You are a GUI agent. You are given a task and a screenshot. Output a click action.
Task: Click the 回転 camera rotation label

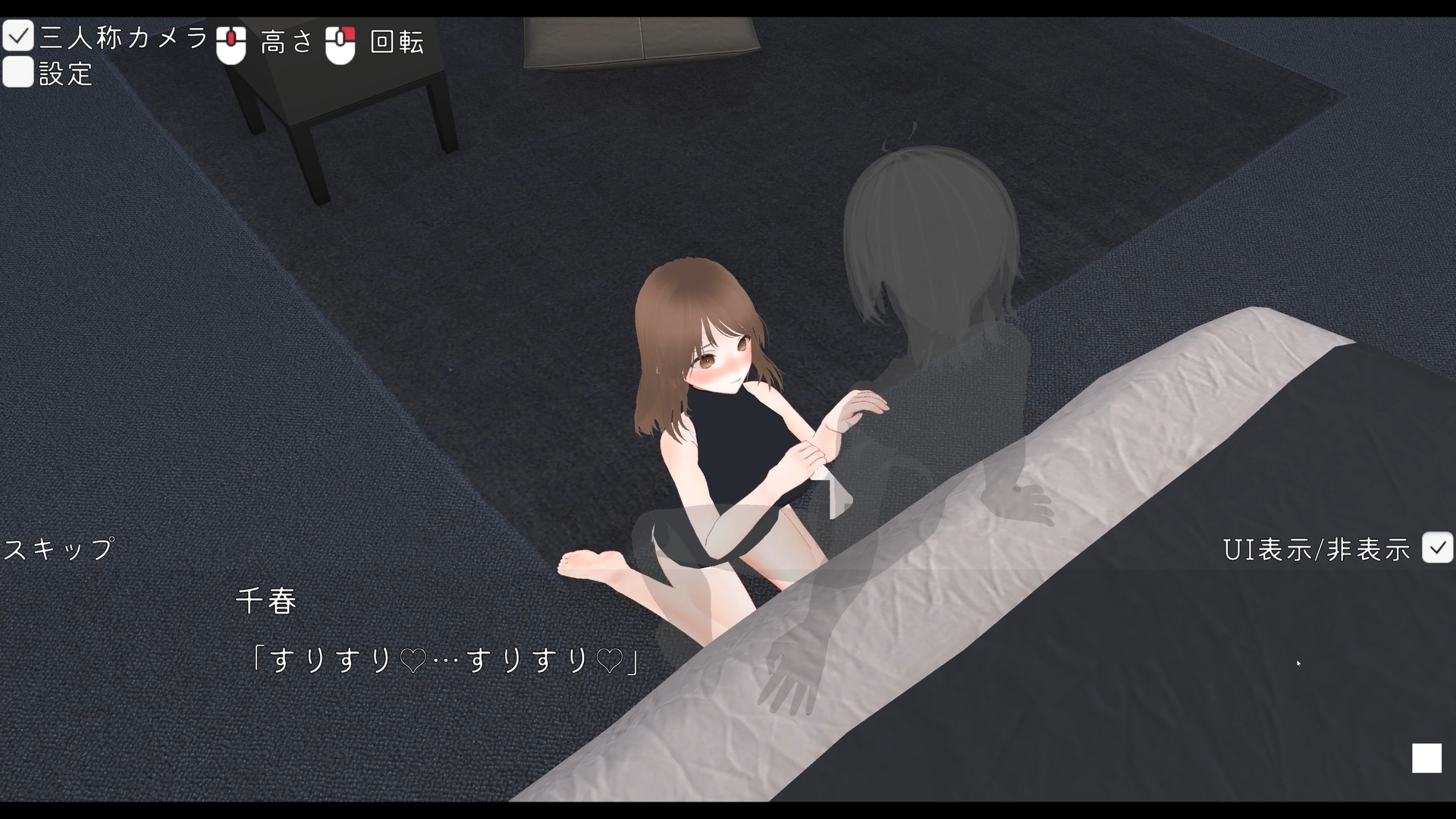coord(396,43)
